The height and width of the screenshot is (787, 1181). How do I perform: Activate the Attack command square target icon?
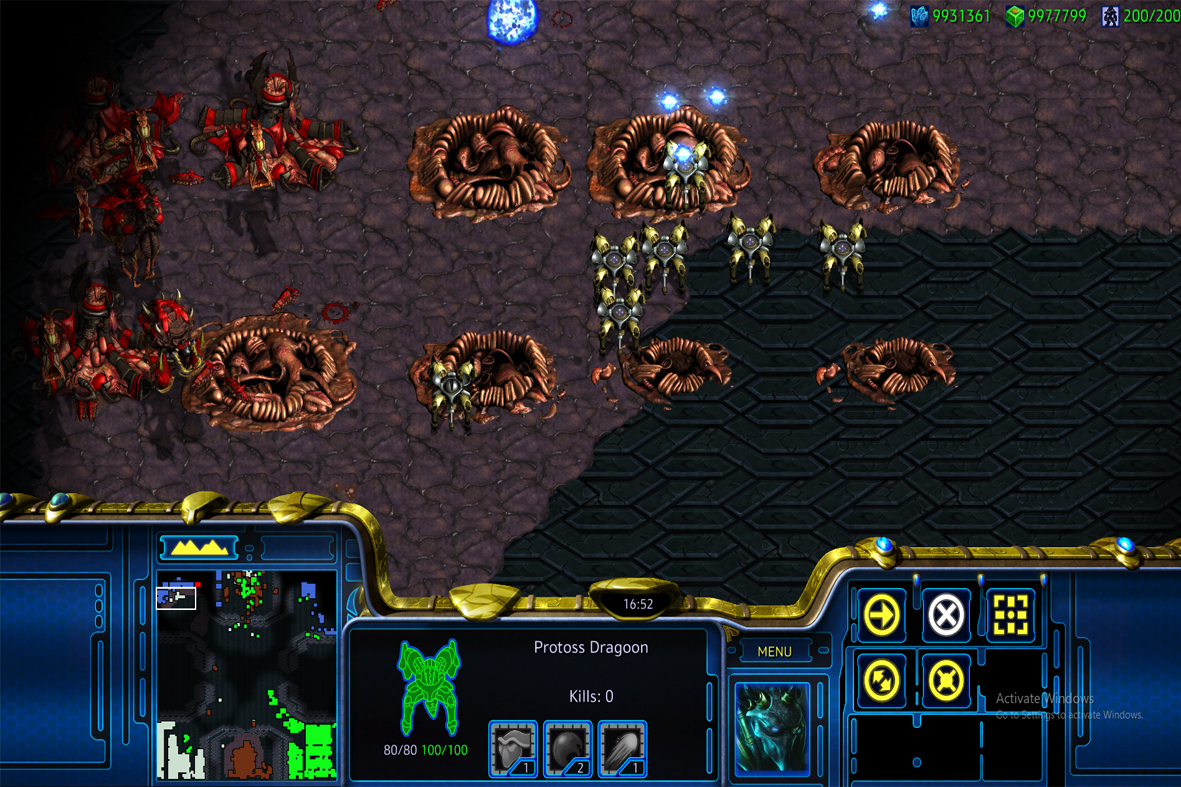[1010, 615]
